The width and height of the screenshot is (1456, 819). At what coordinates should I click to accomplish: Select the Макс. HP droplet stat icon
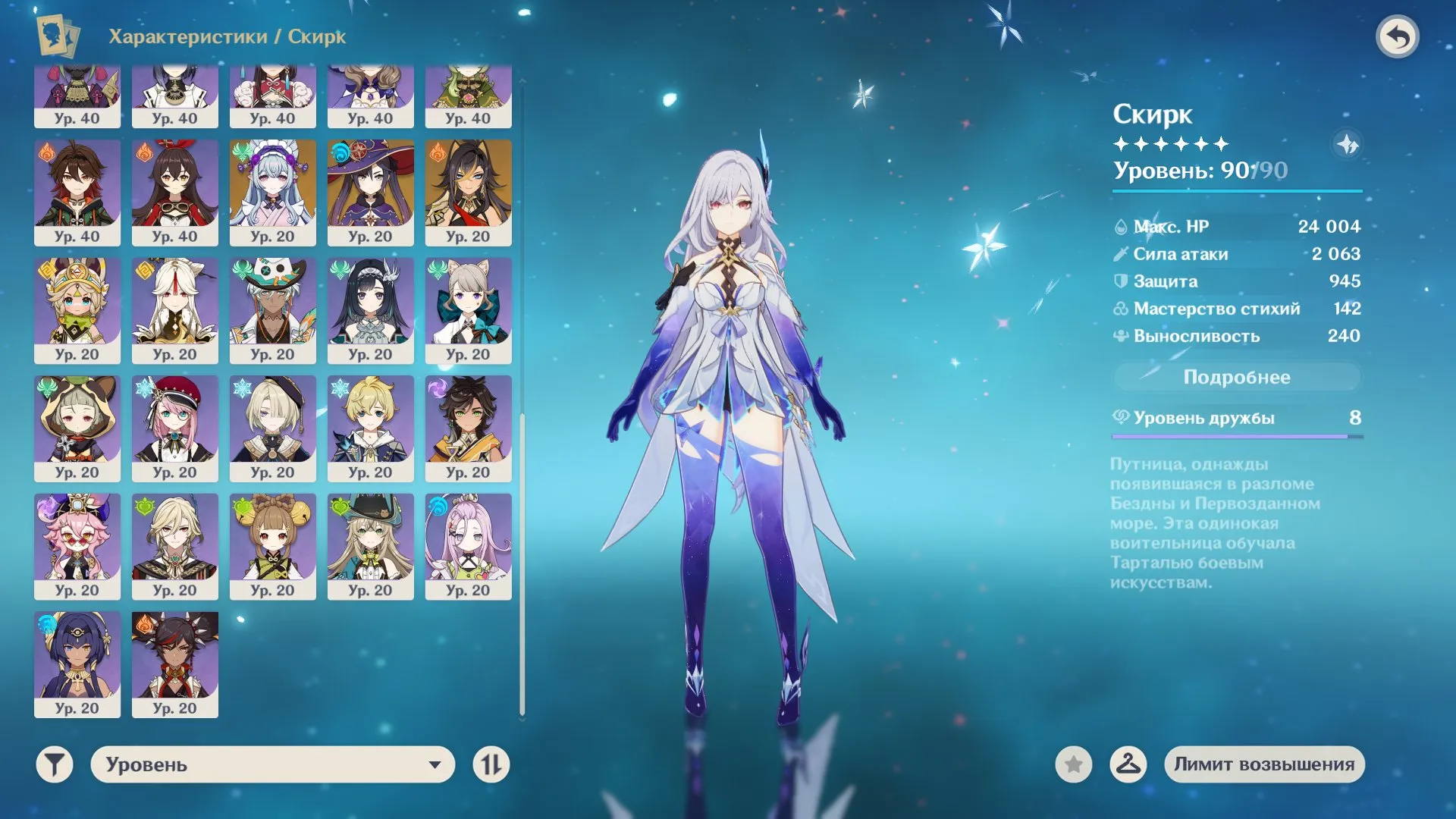(1120, 226)
